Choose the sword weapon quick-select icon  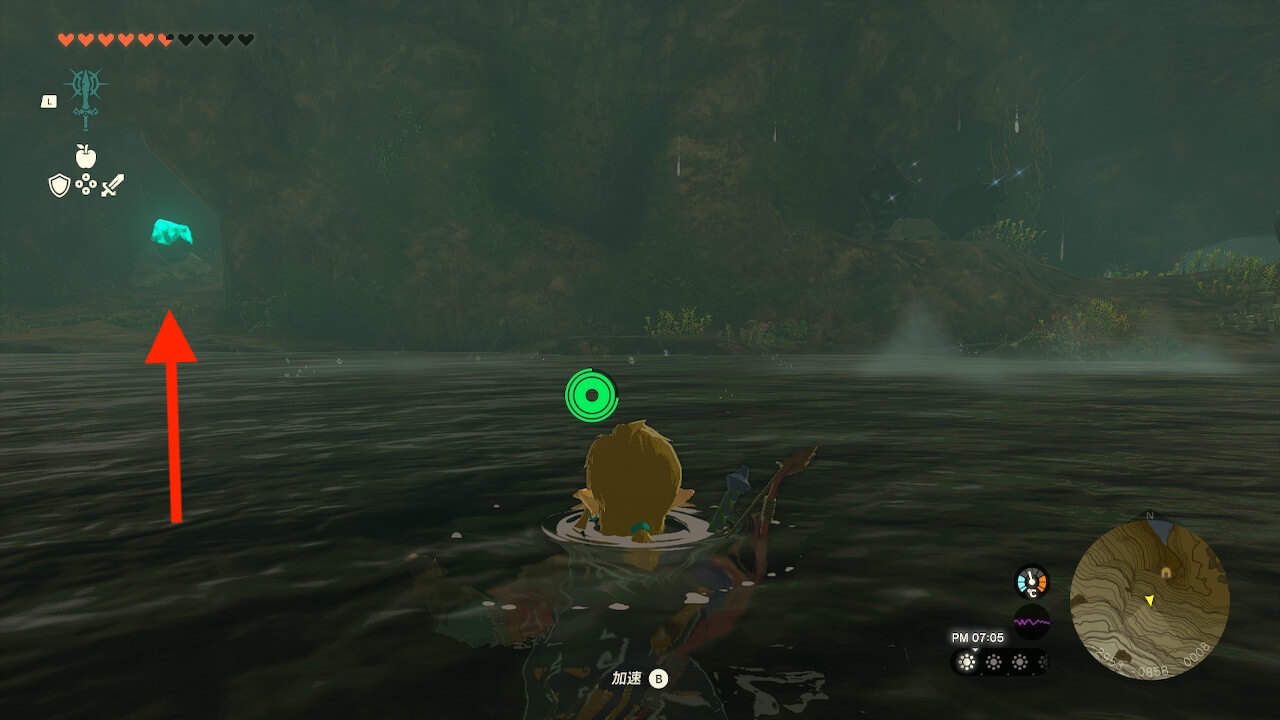(x=112, y=185)
